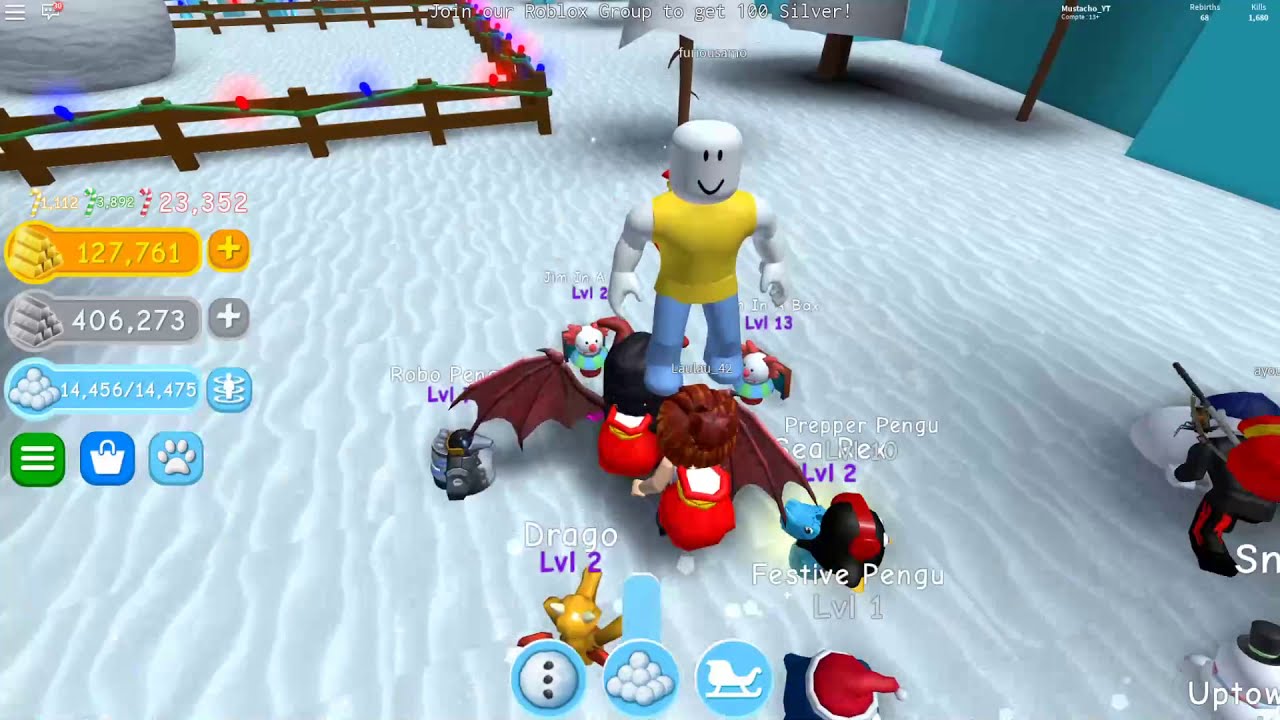Buy more gold with the orange plus
This screenshot has width=1280, height=720.
[x=228, y=250]
